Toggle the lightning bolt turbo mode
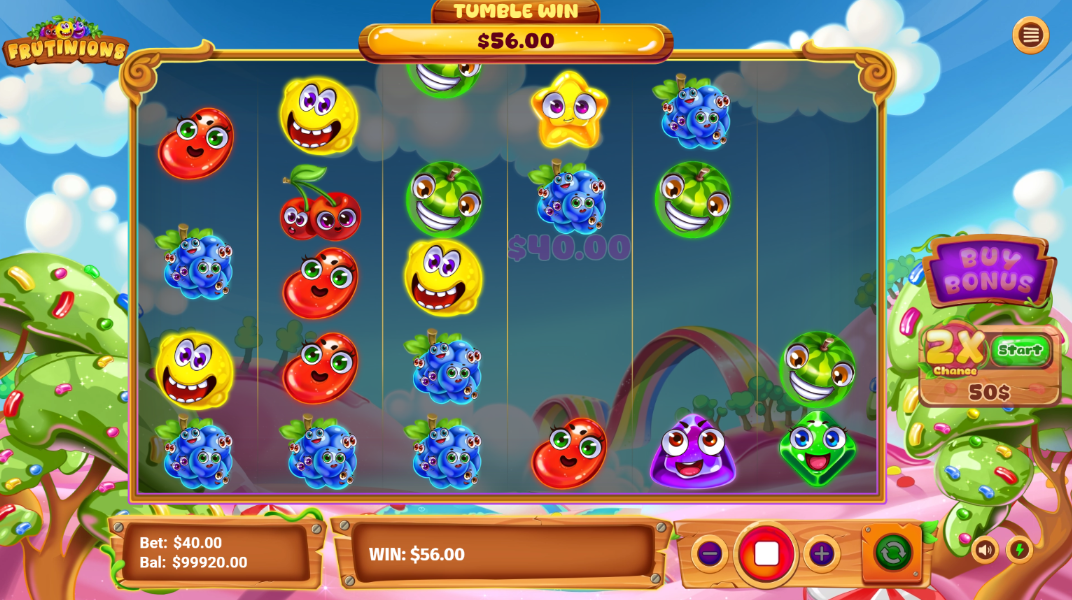The width and height of the screenshot is (1072, 600). click(x=1019, y=549)
